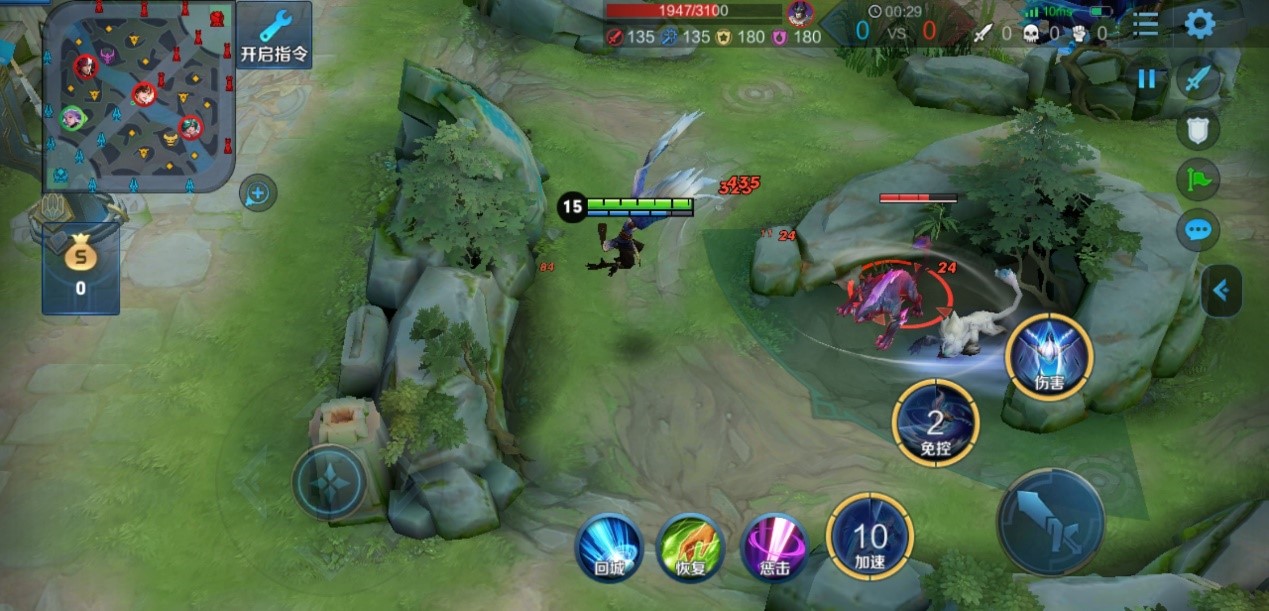
Task: Open the gold coin shop panel
Action: coord(81,268)
